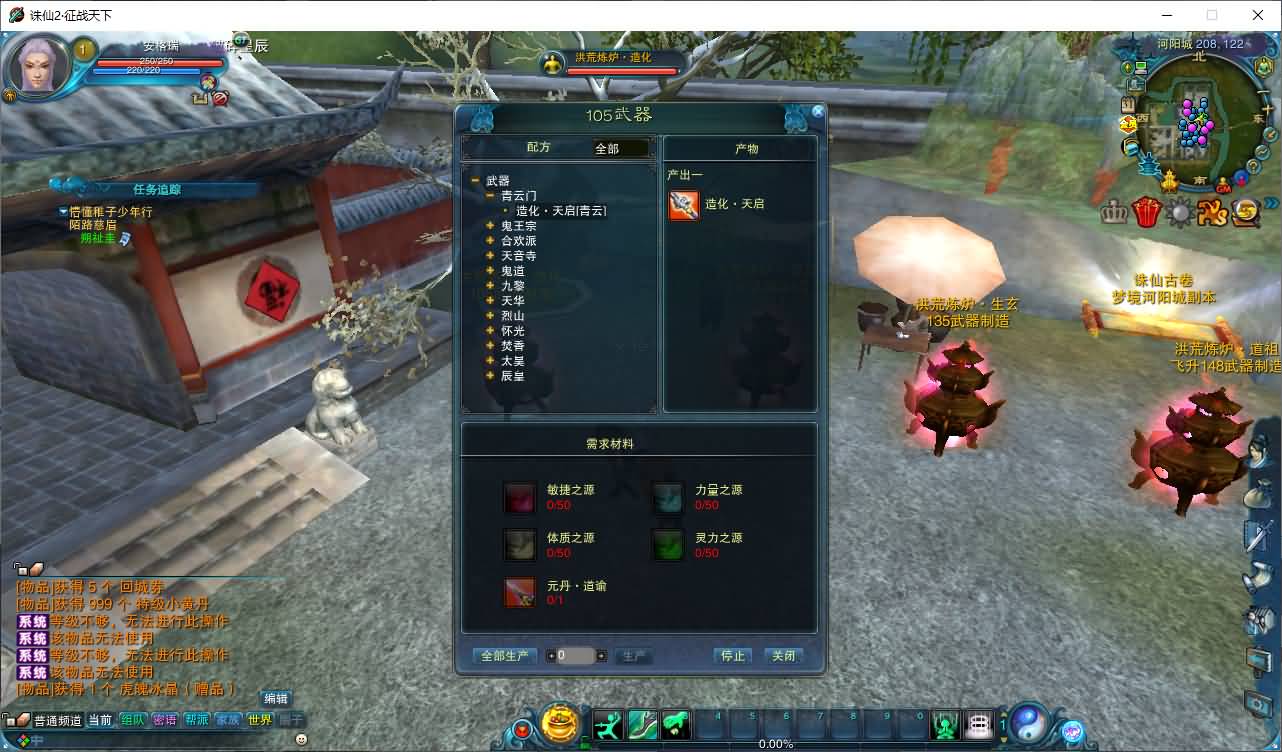Expand the 天音寺 recipe category
The width and height of the screenshot is (1282, 752).
[x=490, y=256]
